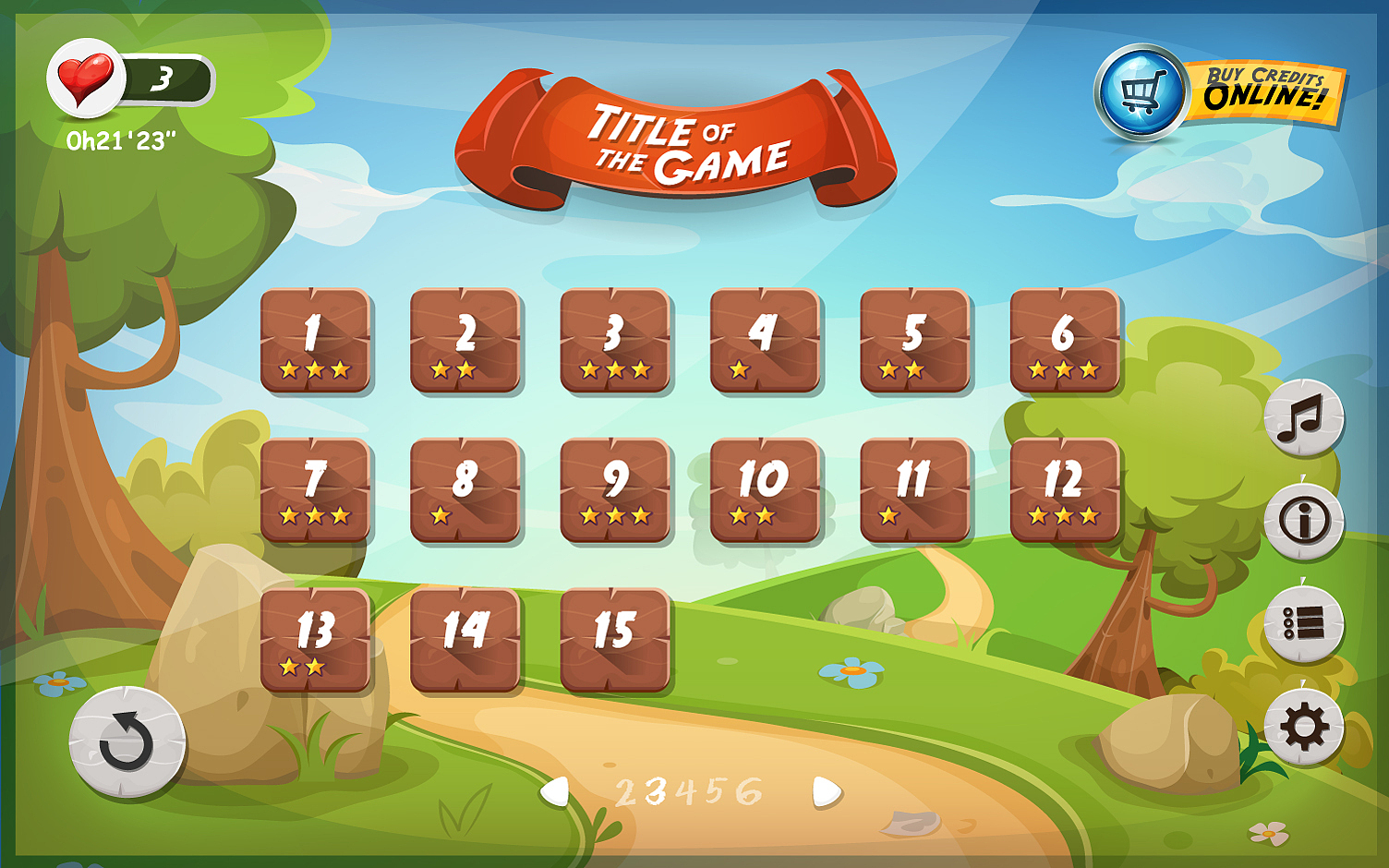Click the circular back arrow button
Screen dimensions: 1389x868
(127, 741)
